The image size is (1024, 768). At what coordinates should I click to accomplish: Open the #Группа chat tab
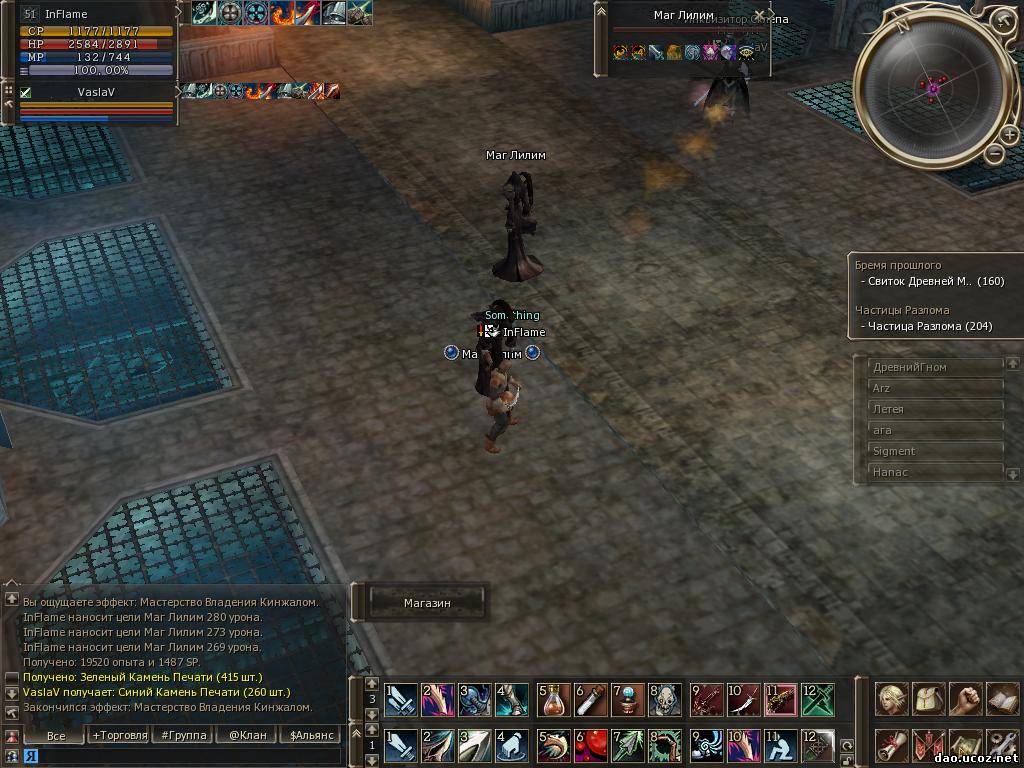(183, 736)
